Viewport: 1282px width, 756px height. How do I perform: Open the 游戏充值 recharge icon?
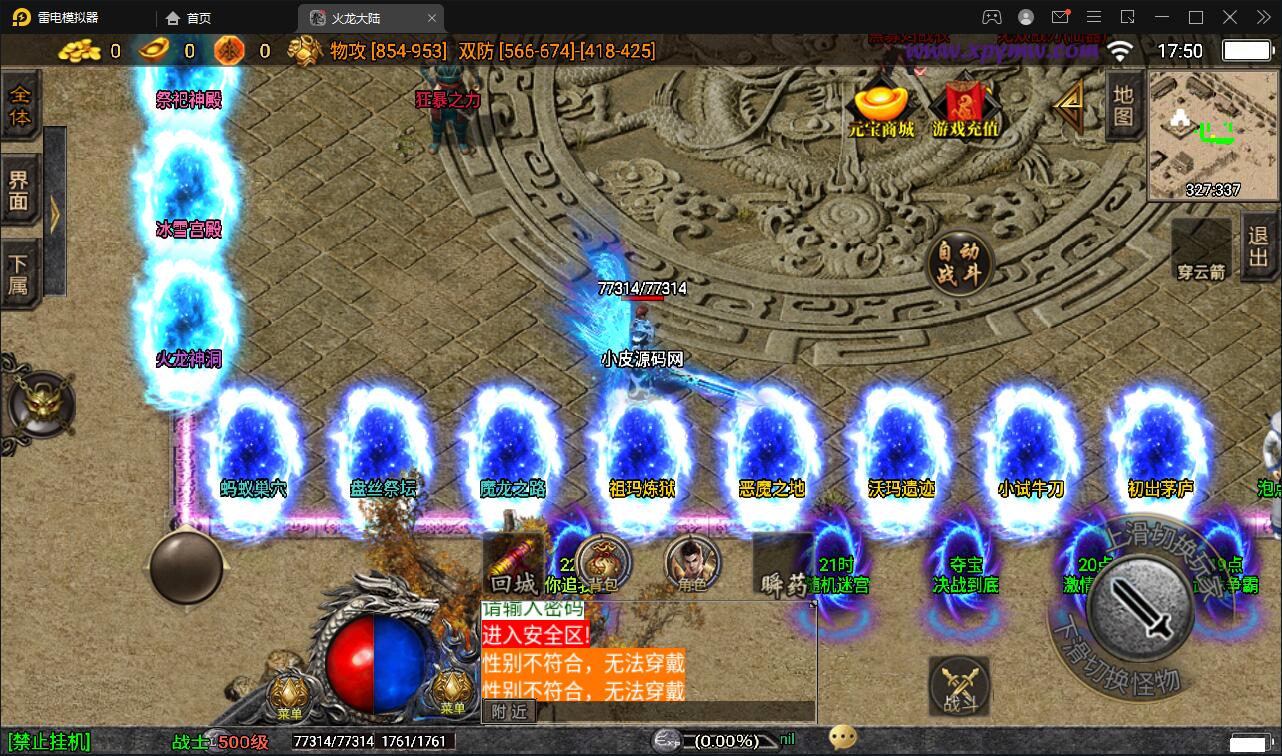pos(966,110)
